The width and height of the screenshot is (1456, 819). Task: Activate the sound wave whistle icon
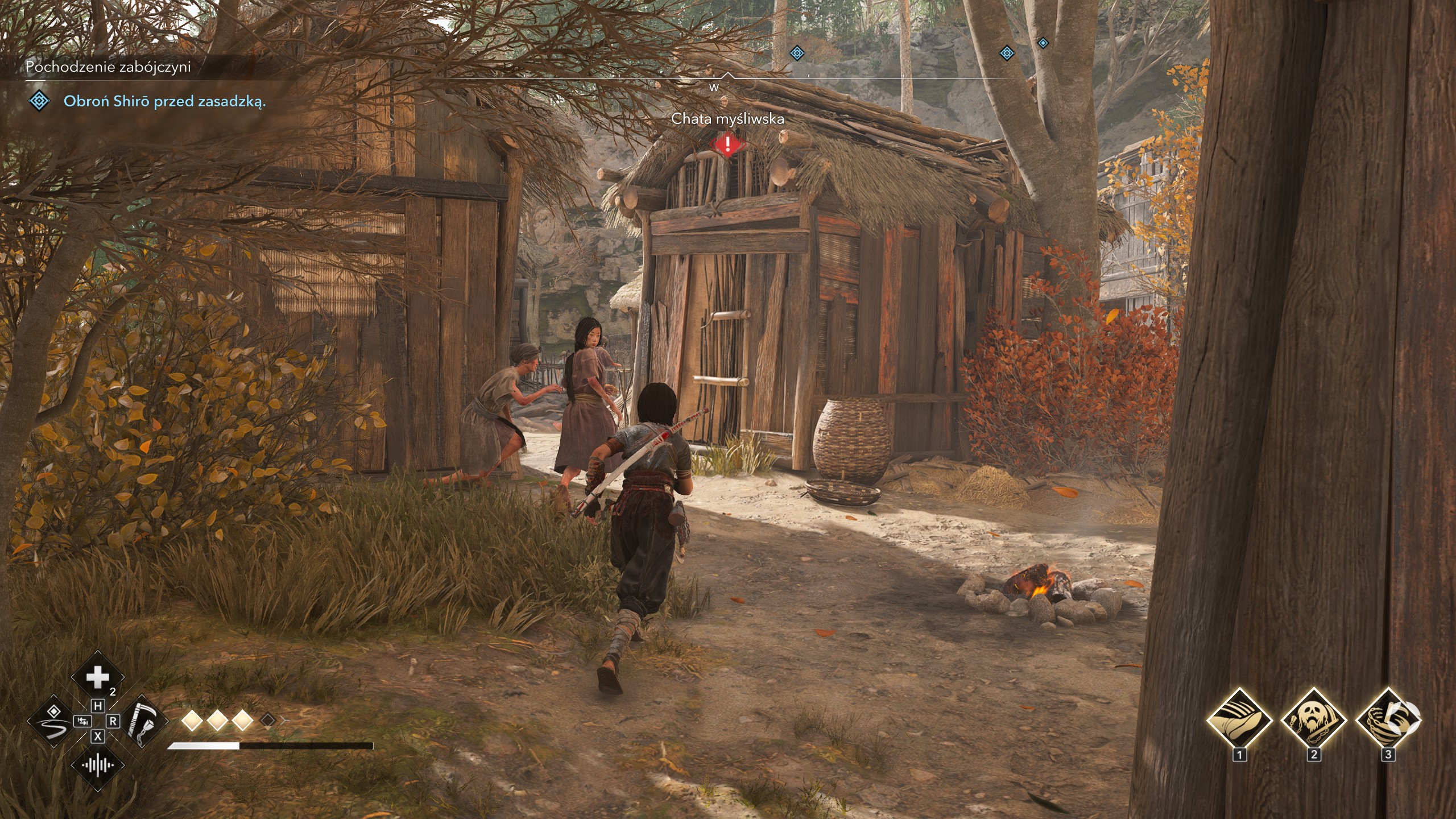click(97, 765)
